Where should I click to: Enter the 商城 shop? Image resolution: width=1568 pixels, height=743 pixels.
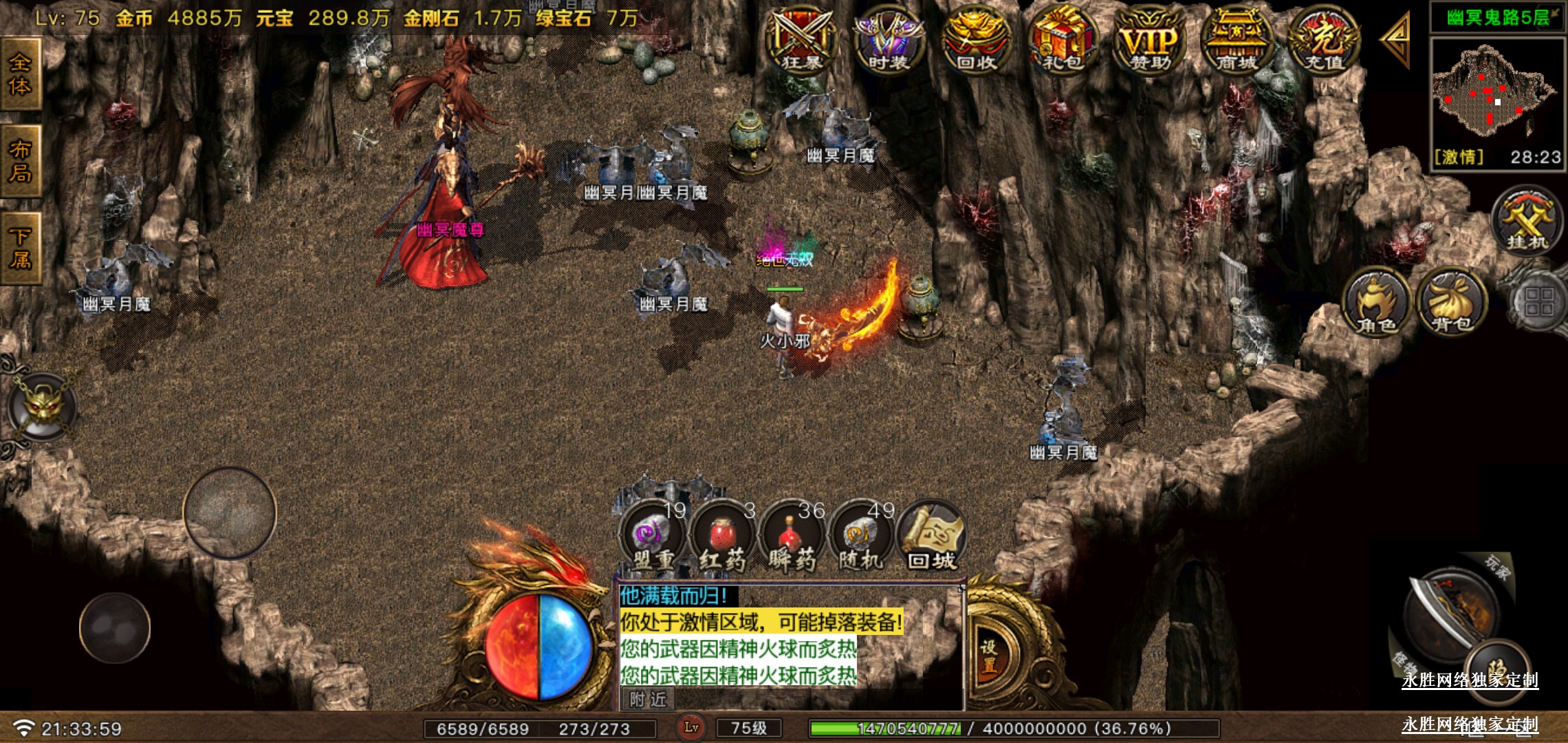[1236, 41]
